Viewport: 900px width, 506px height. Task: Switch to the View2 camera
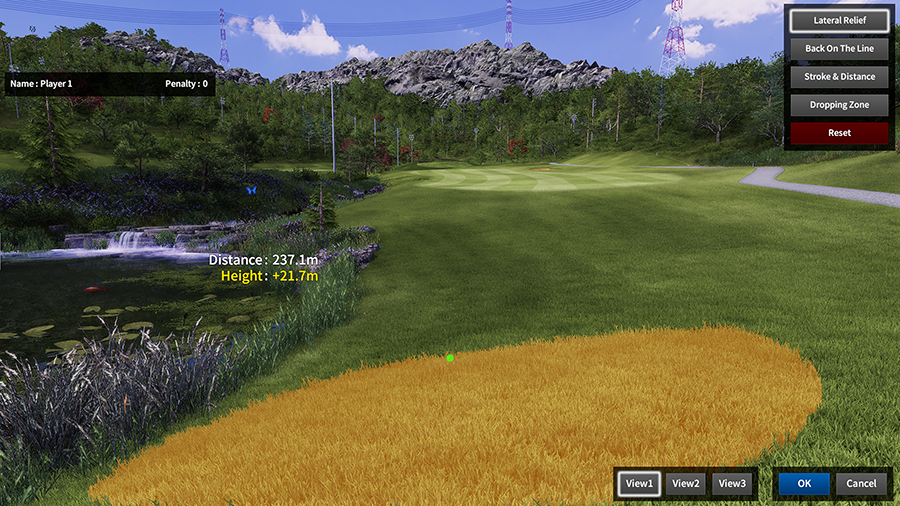tap(686, 483)
